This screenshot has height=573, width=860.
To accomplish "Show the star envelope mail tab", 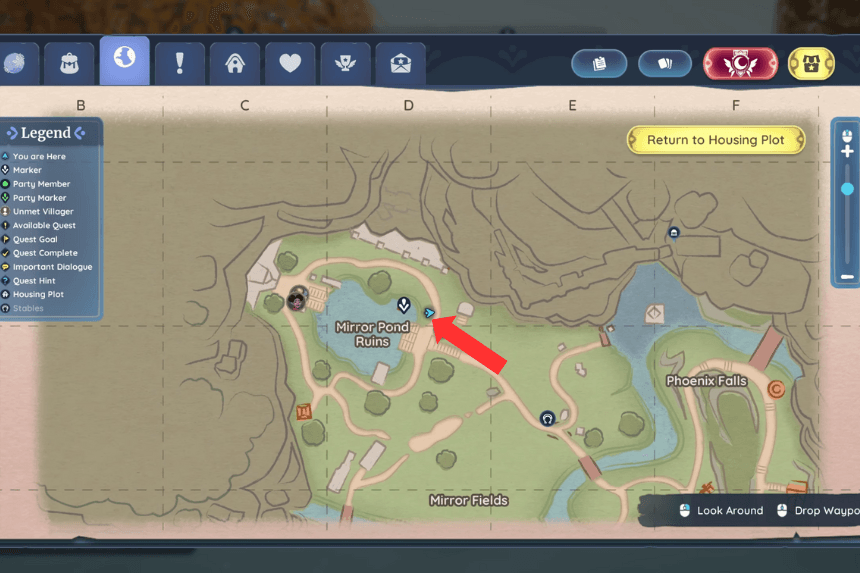I will click(400, 64).
